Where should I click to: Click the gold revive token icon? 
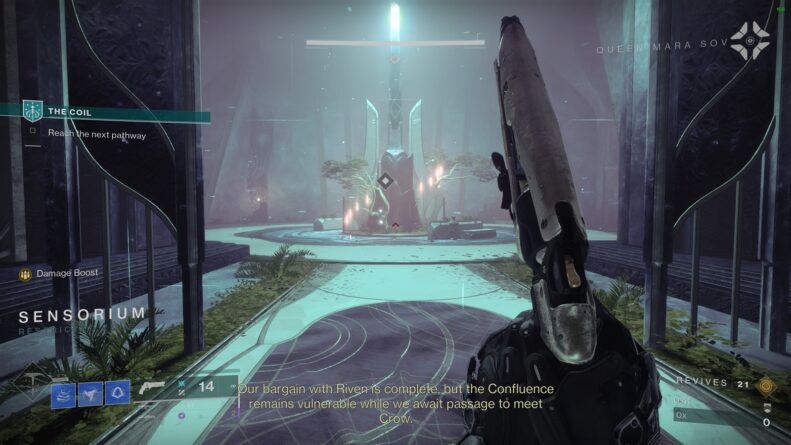[x=767, y=384]
